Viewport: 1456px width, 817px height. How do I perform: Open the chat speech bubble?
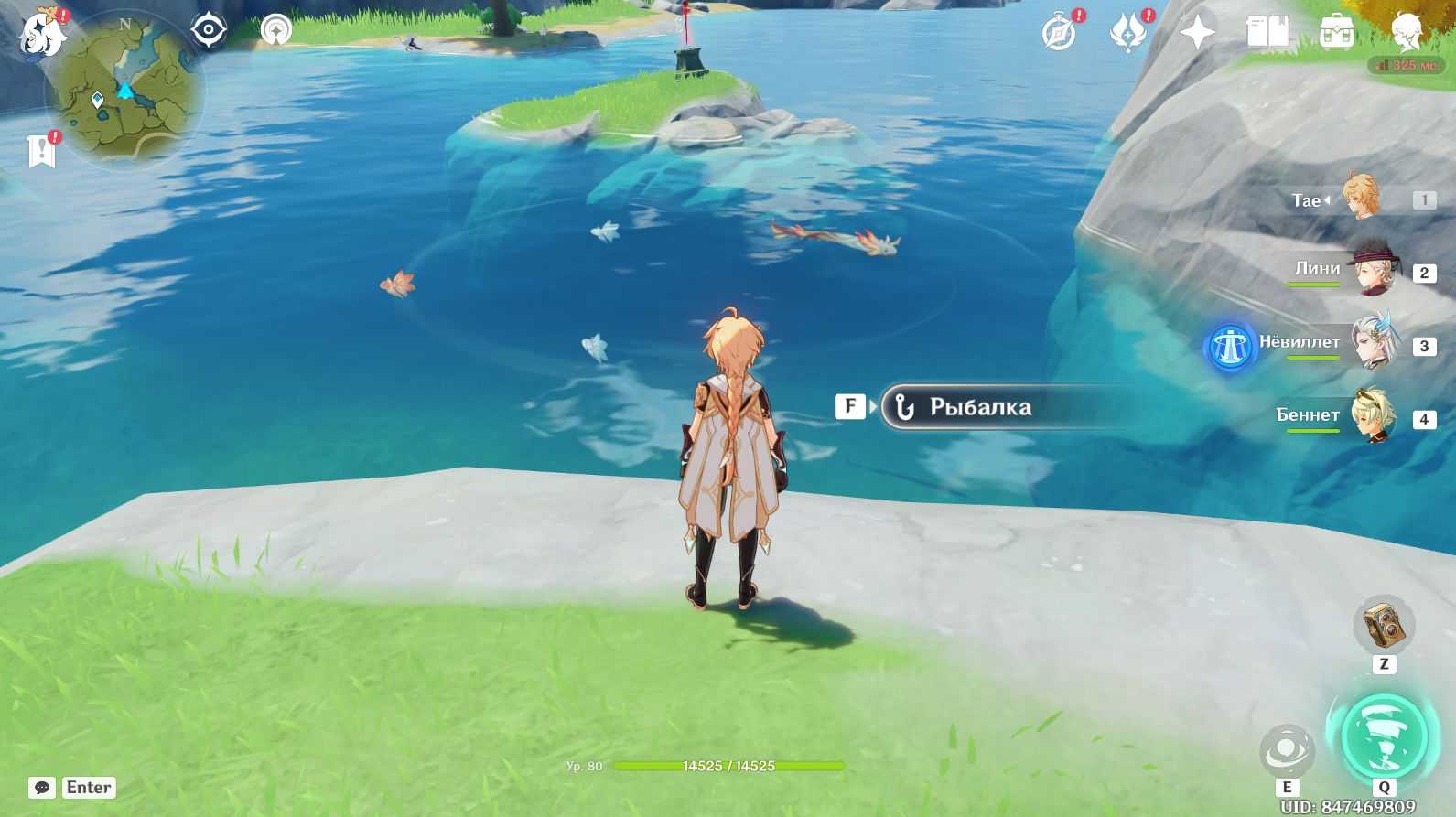point(42,788)
